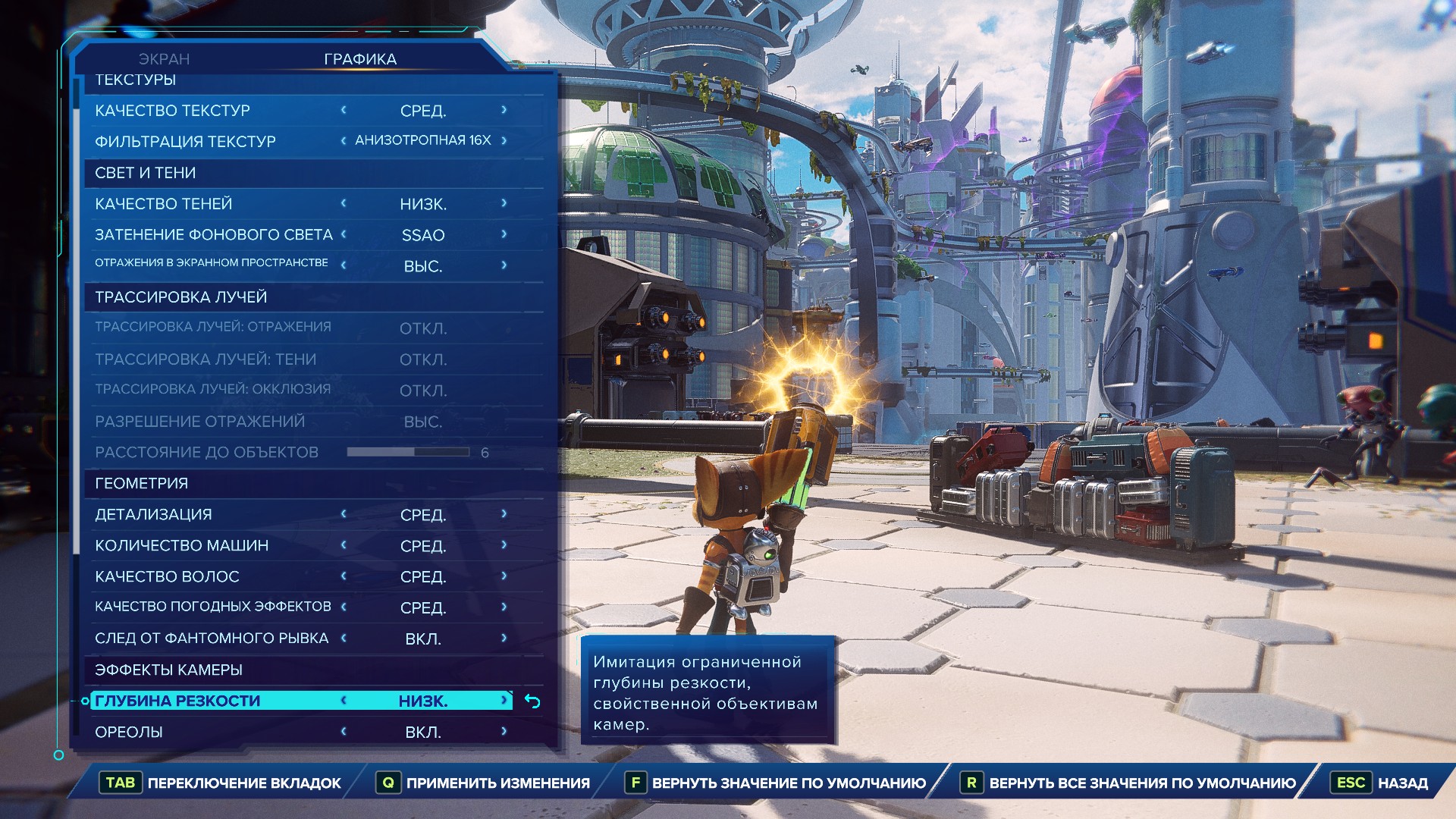Click left arrow for ЗАТЕНЕНИЕ ФОНОВОГО СВЕТА
The height and width of the screenshot is (819, 1456).
(344, 235)
